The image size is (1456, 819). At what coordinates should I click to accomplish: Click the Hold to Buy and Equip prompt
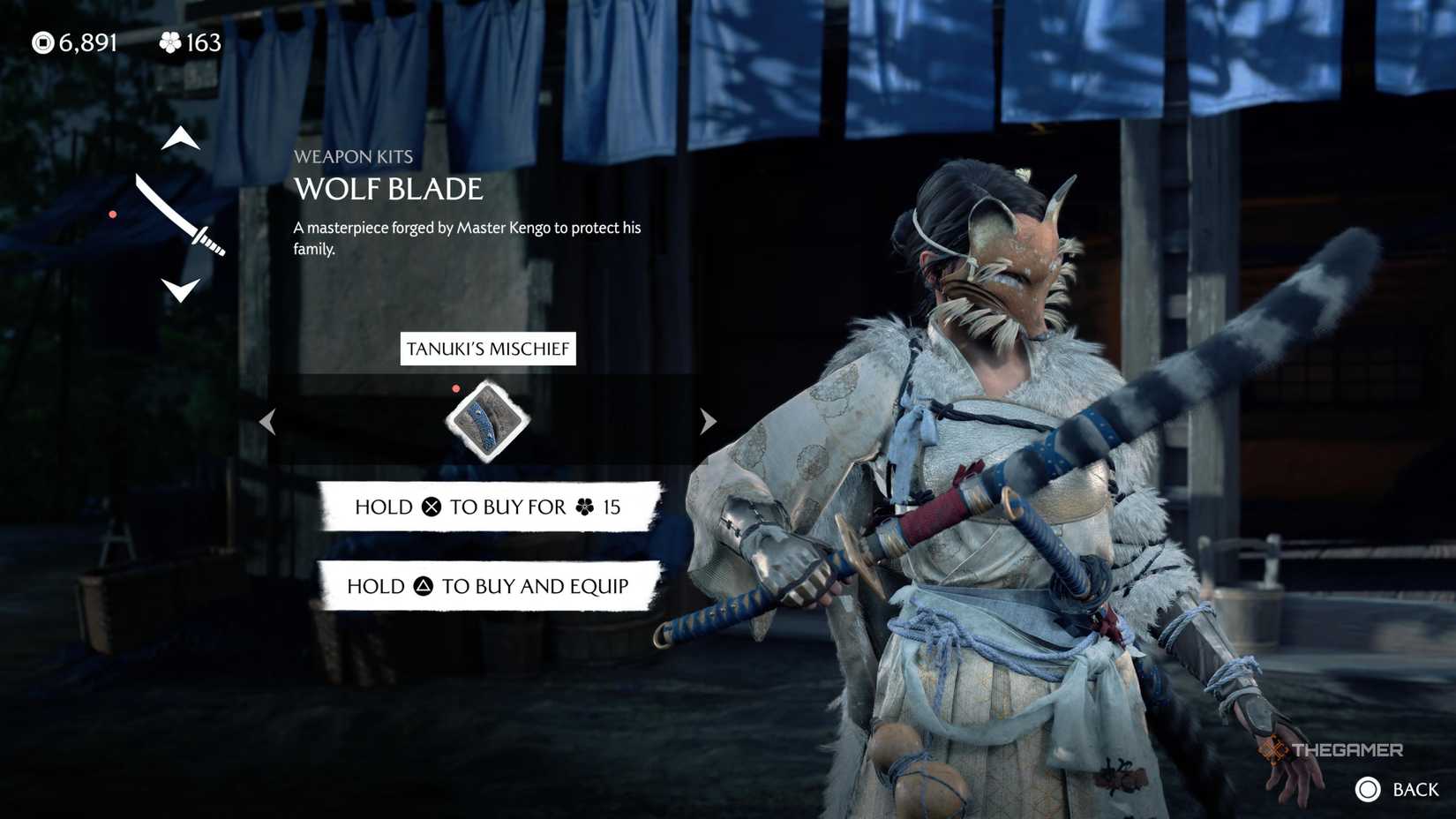(x=488, y=585)
